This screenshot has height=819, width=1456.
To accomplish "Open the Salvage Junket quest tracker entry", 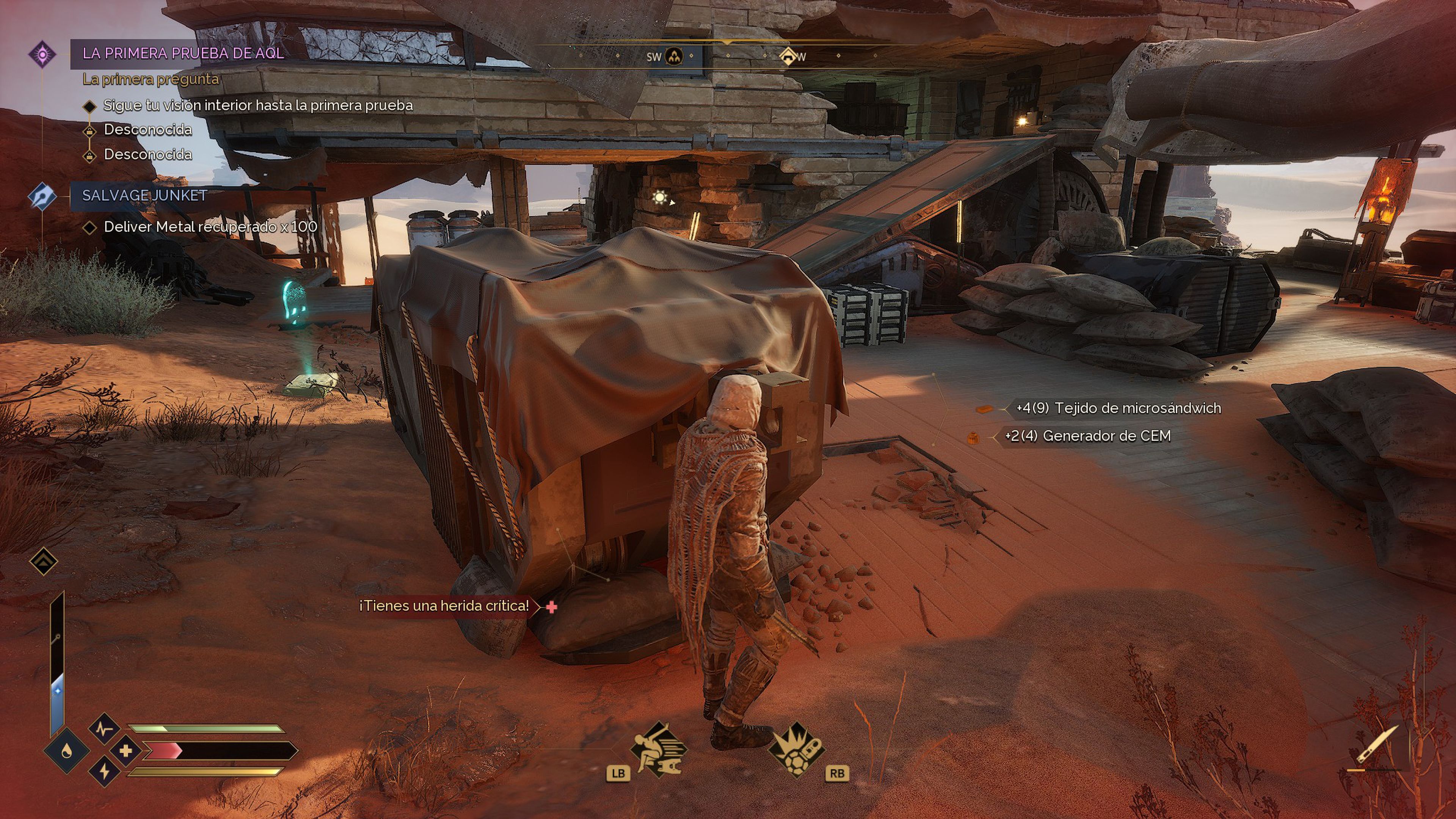I will [145, 196].
